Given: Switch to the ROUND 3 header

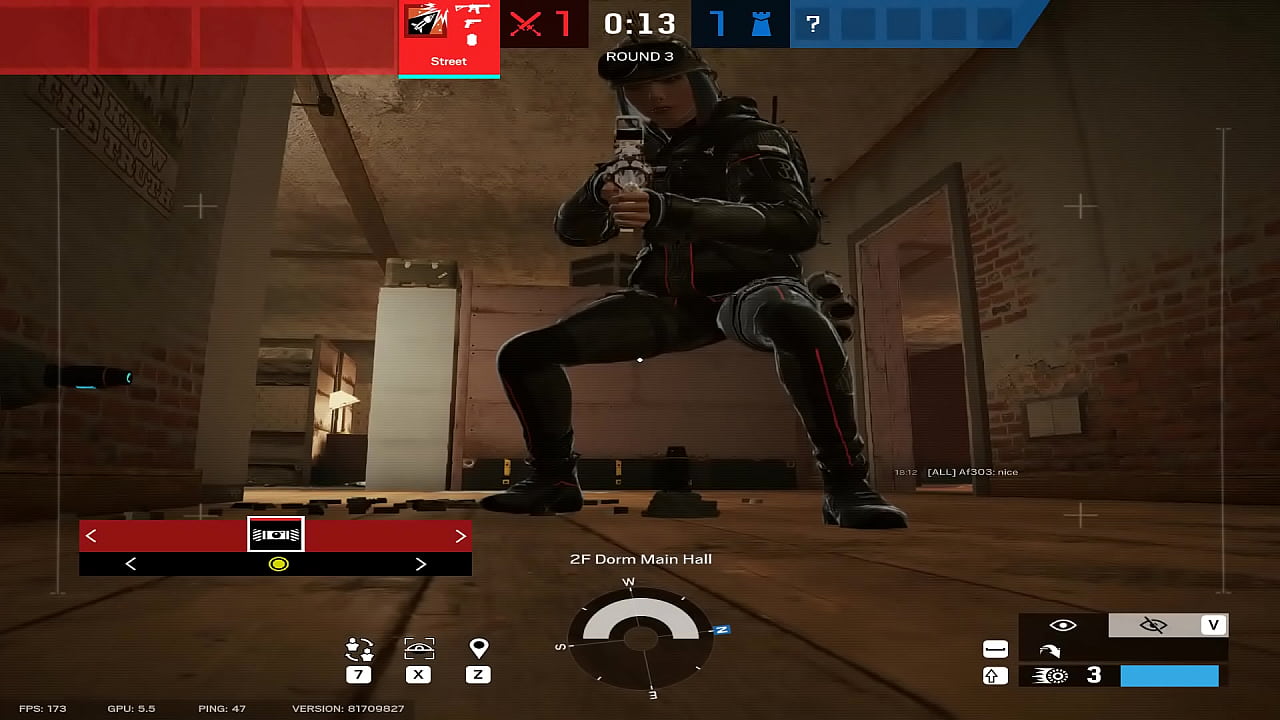Looking at the screenshot, I should [639, 56].
